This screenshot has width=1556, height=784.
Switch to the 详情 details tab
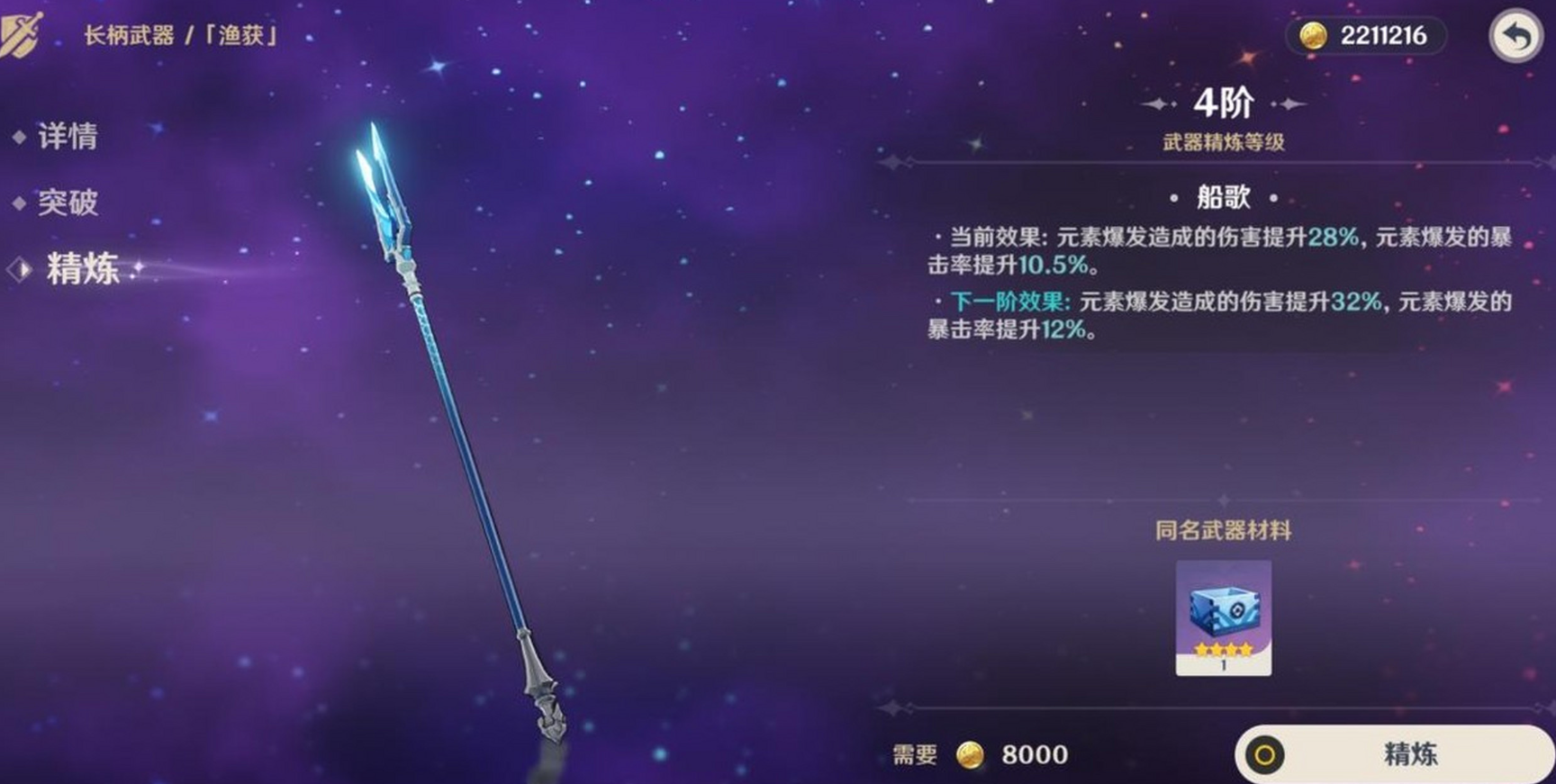pos(67,137)
